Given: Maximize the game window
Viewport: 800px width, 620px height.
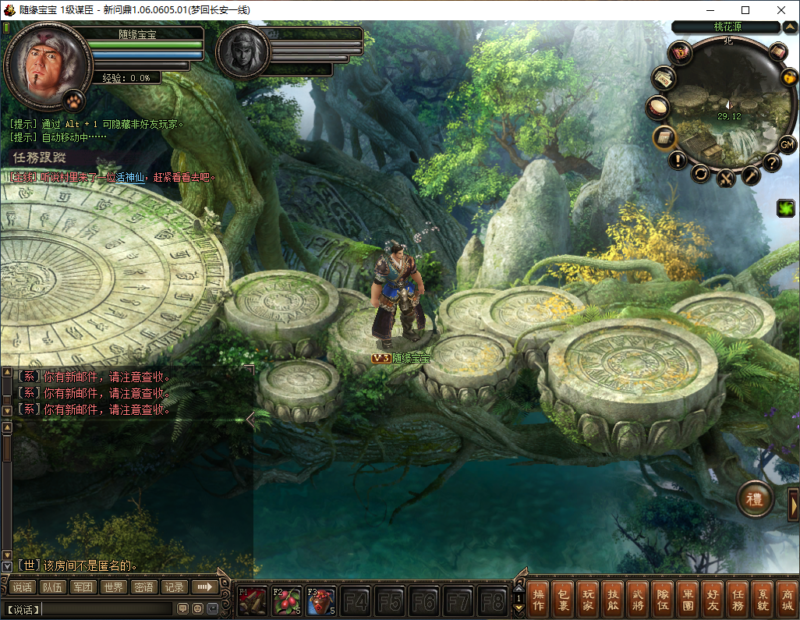Looking at the screenshot, I should coord(745,10).
